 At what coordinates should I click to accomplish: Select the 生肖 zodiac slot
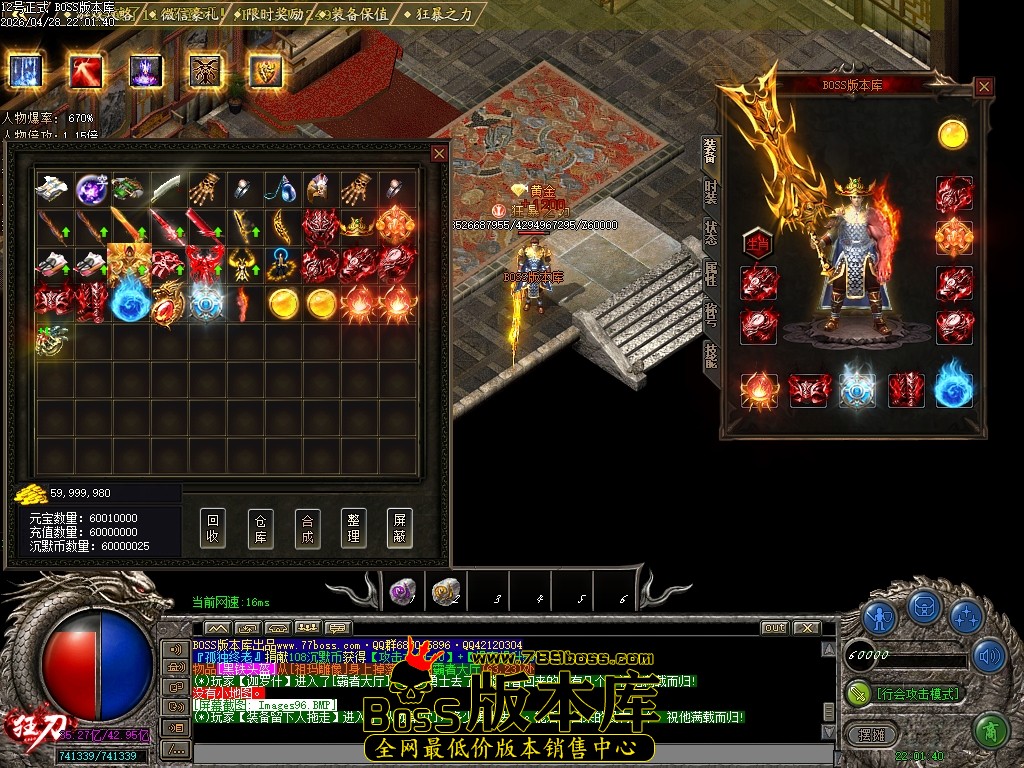click(758, 244)
